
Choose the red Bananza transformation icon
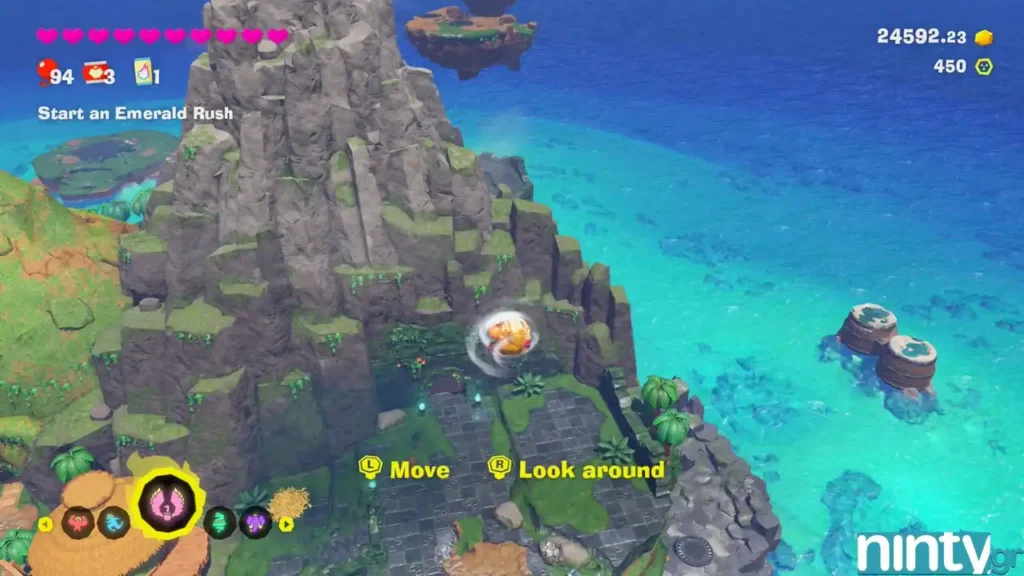click(76, 522)
